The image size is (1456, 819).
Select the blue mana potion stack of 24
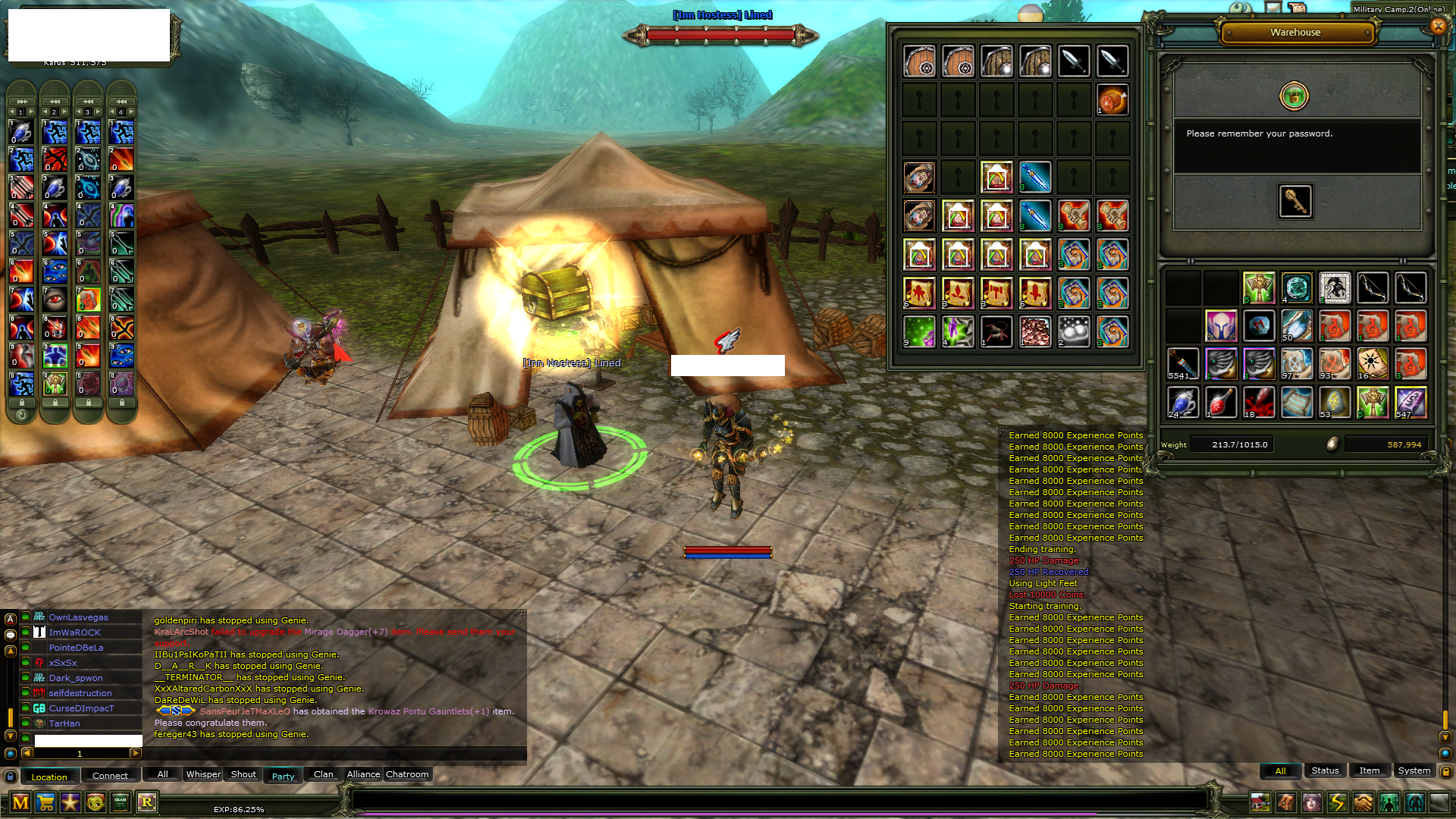1181,403
